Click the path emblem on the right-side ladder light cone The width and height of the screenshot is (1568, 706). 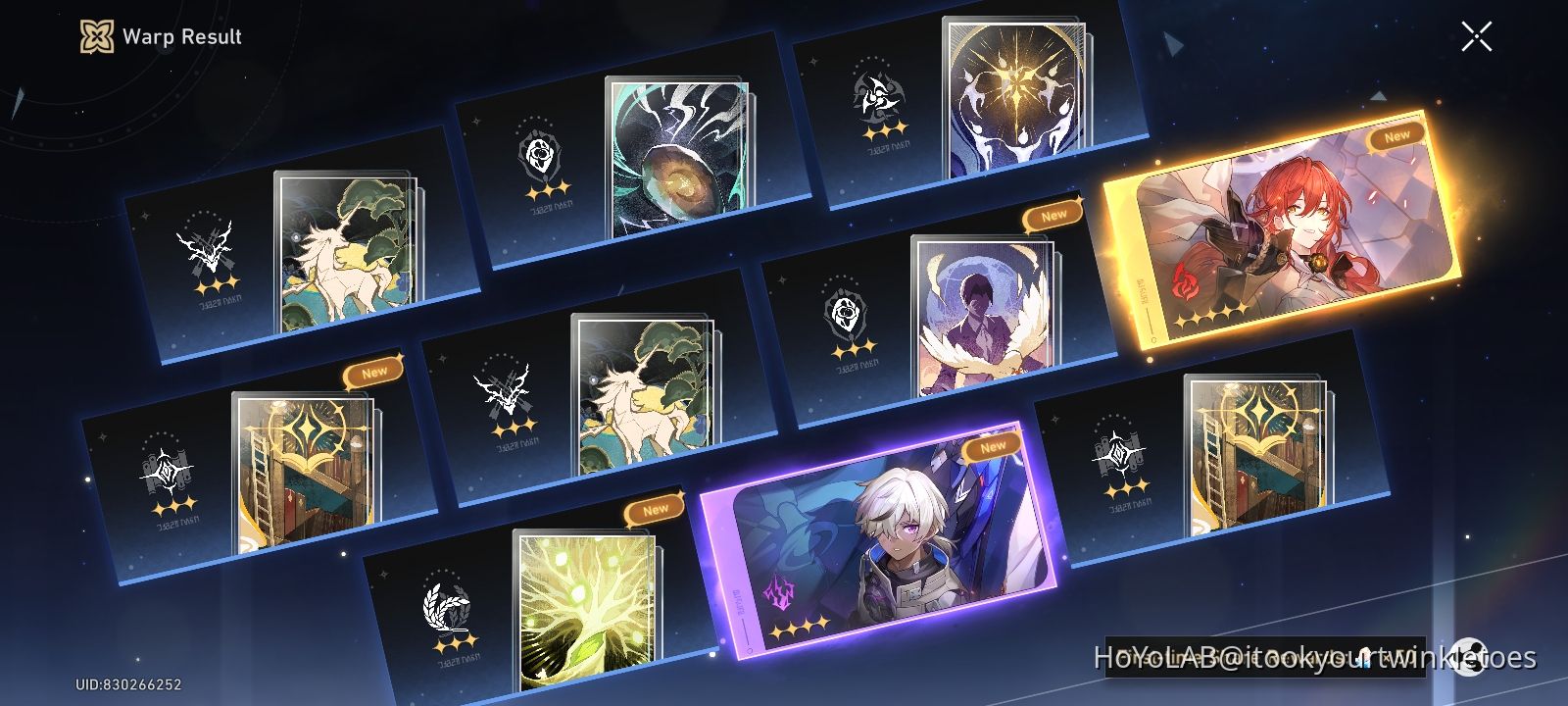pos(1117,451)
